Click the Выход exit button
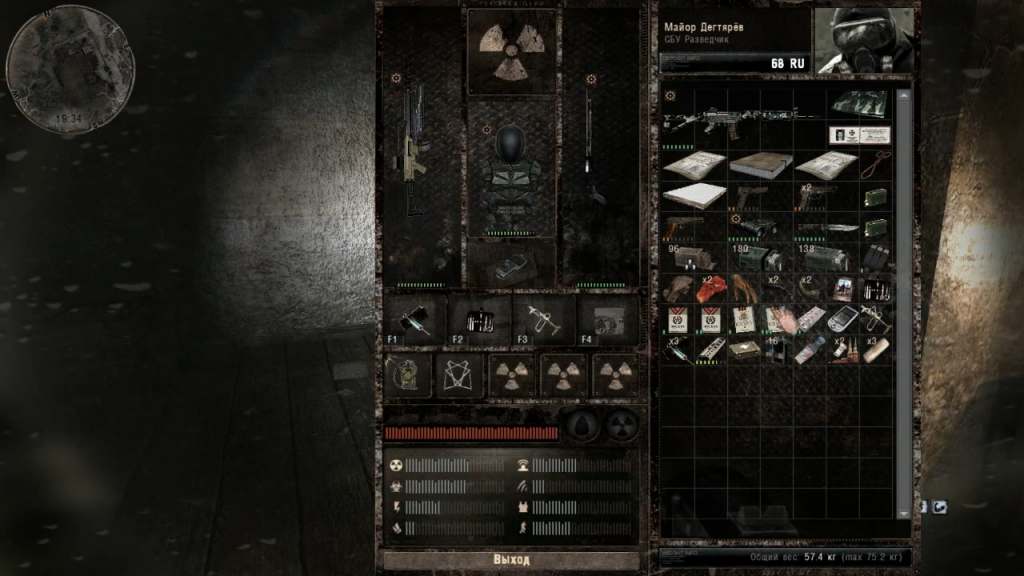Viewport: 1024px width, 576px height. tap(511, 560)
